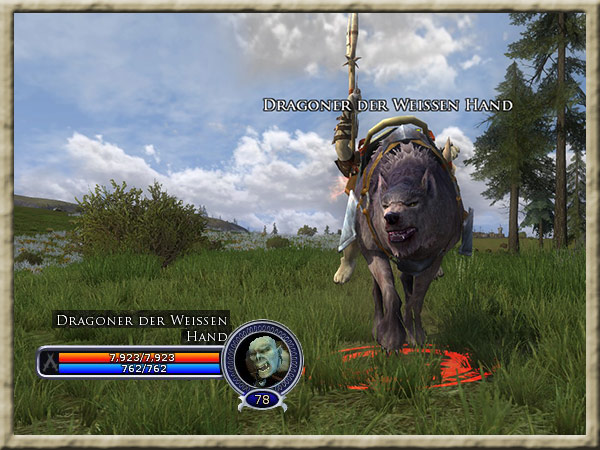Click the orc target portrait
The height and width of the screenshot is (450, 600).
coord(261,357)
